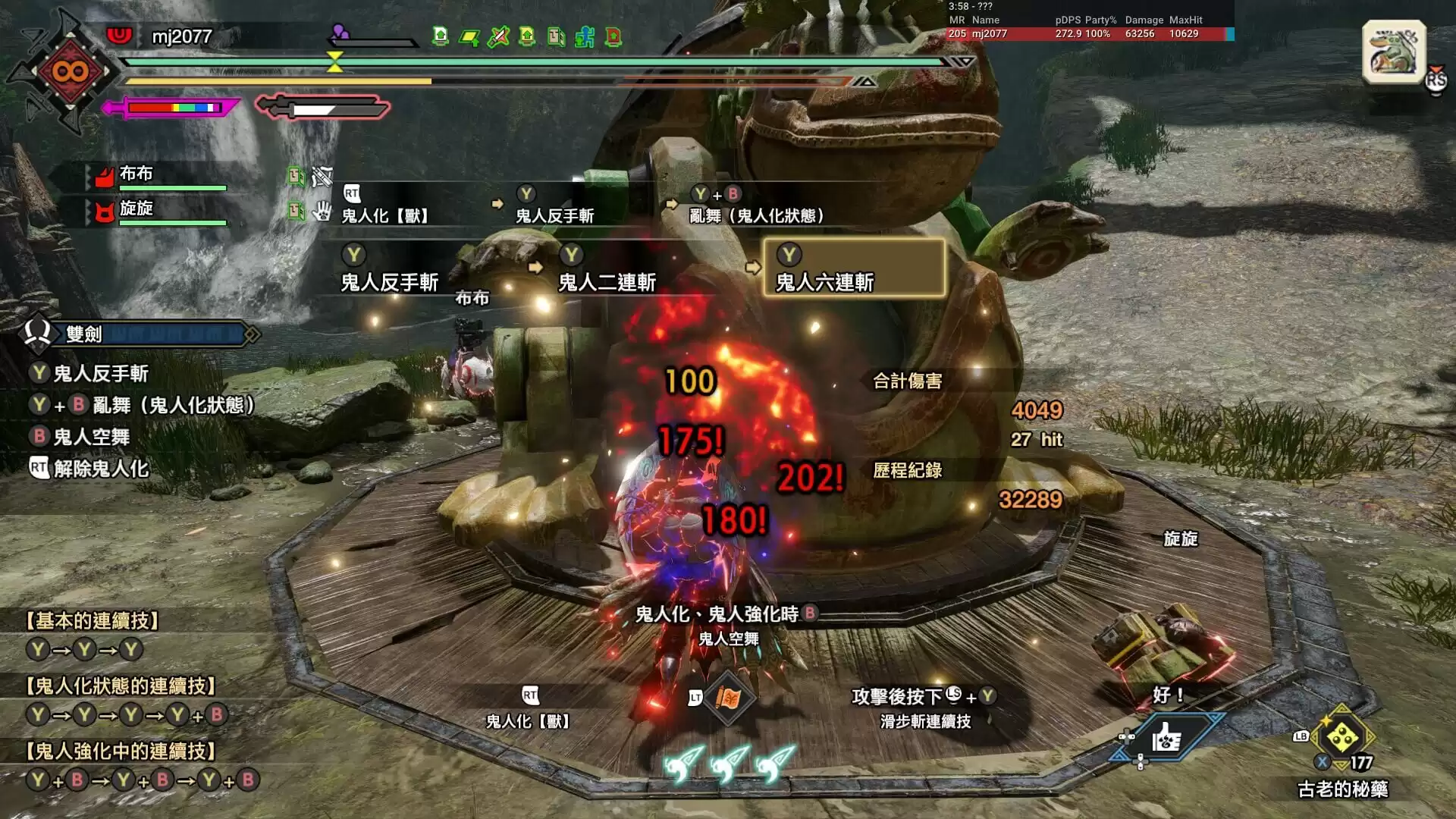
Task: Click the bowgun icon next to 布布
Action: (322, 176)
